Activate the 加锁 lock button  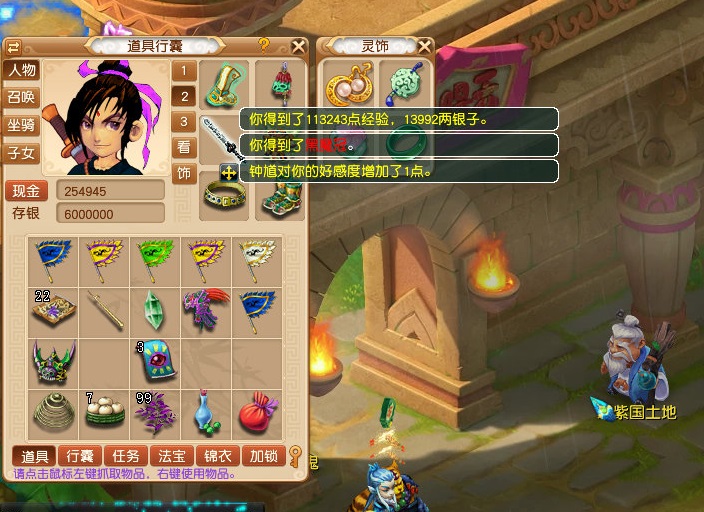265,456
